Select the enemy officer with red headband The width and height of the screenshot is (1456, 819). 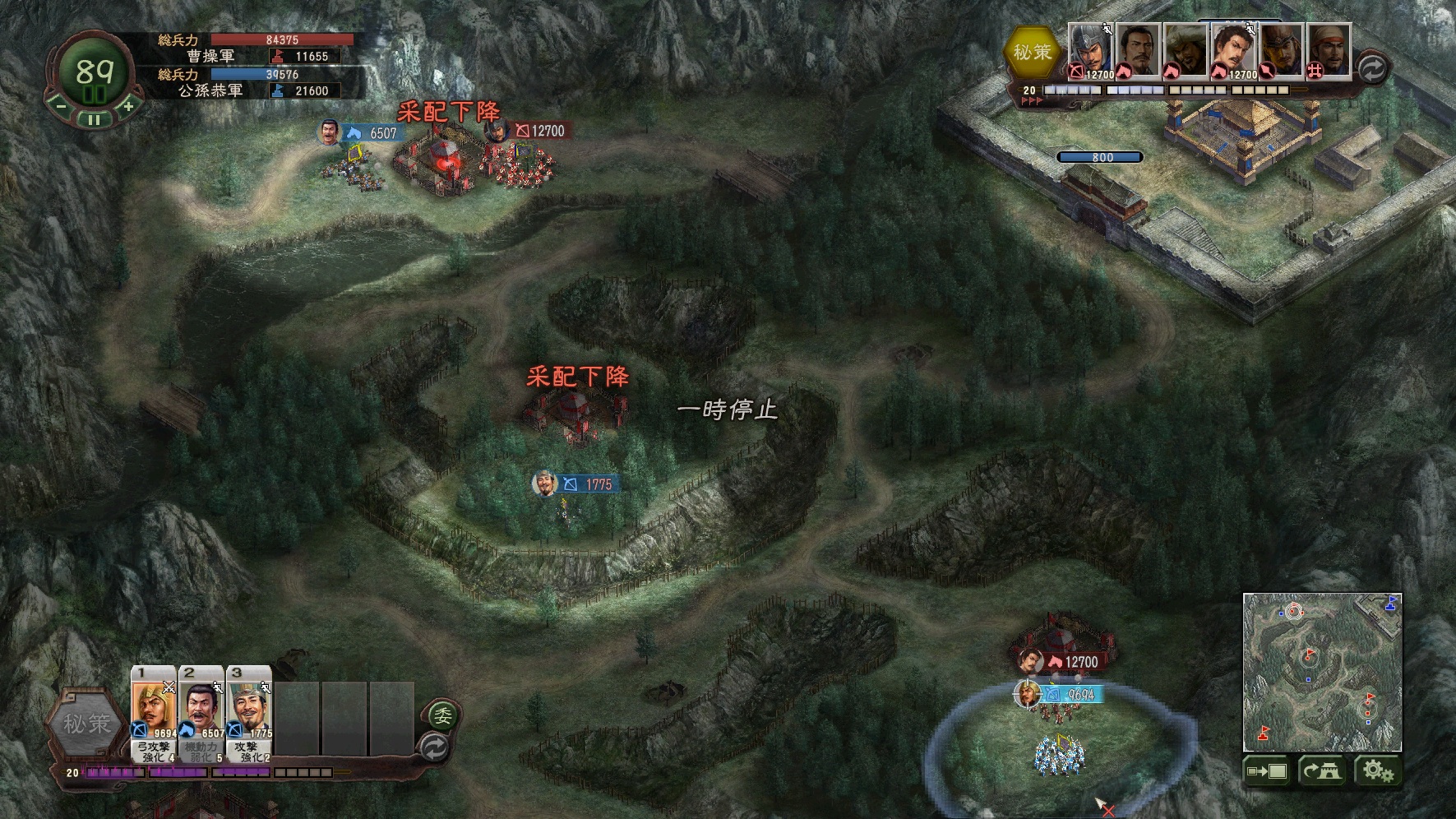pyautogui.click(x=1329, y=51)
